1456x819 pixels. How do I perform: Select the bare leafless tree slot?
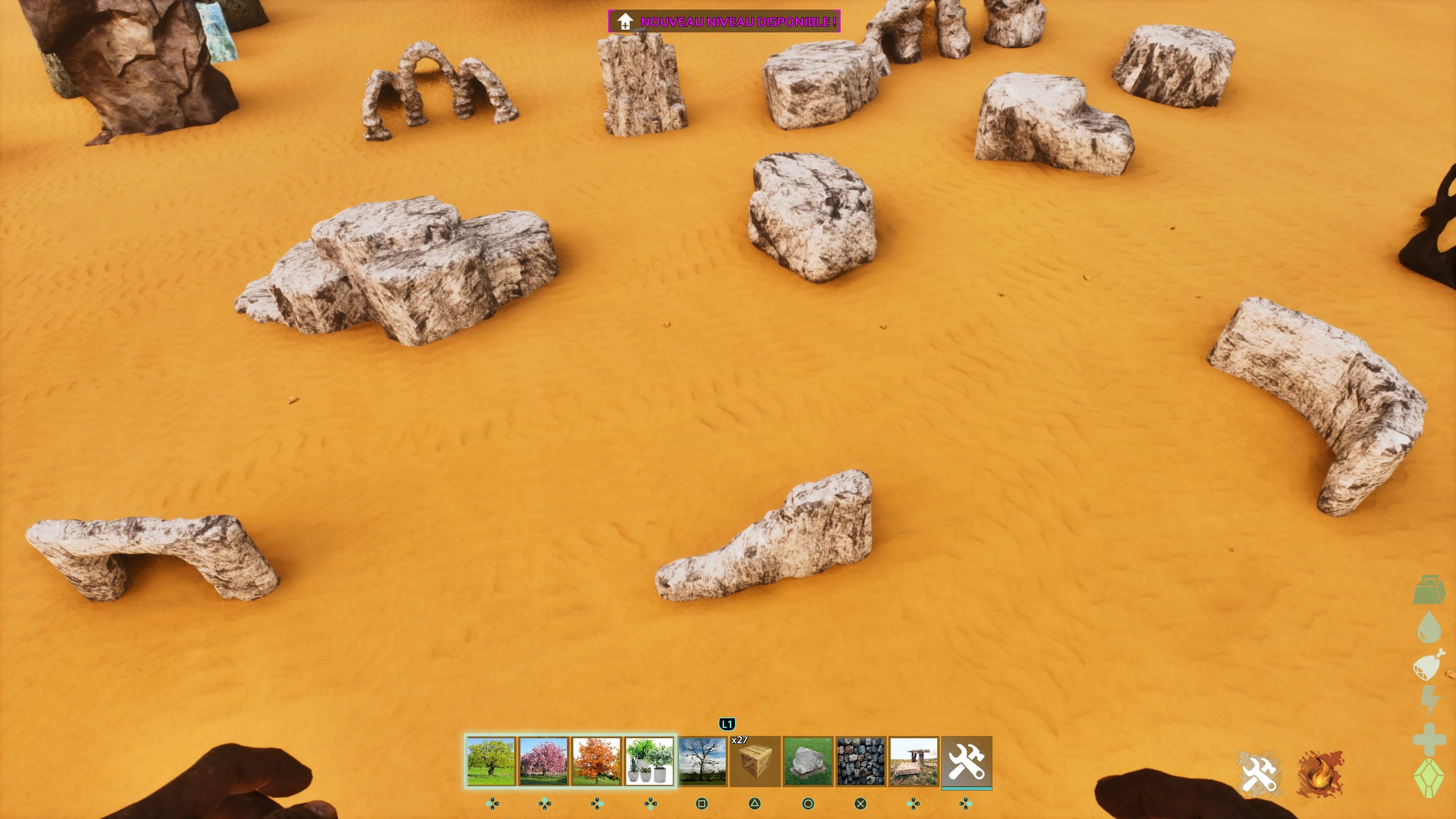pos(702,761)
